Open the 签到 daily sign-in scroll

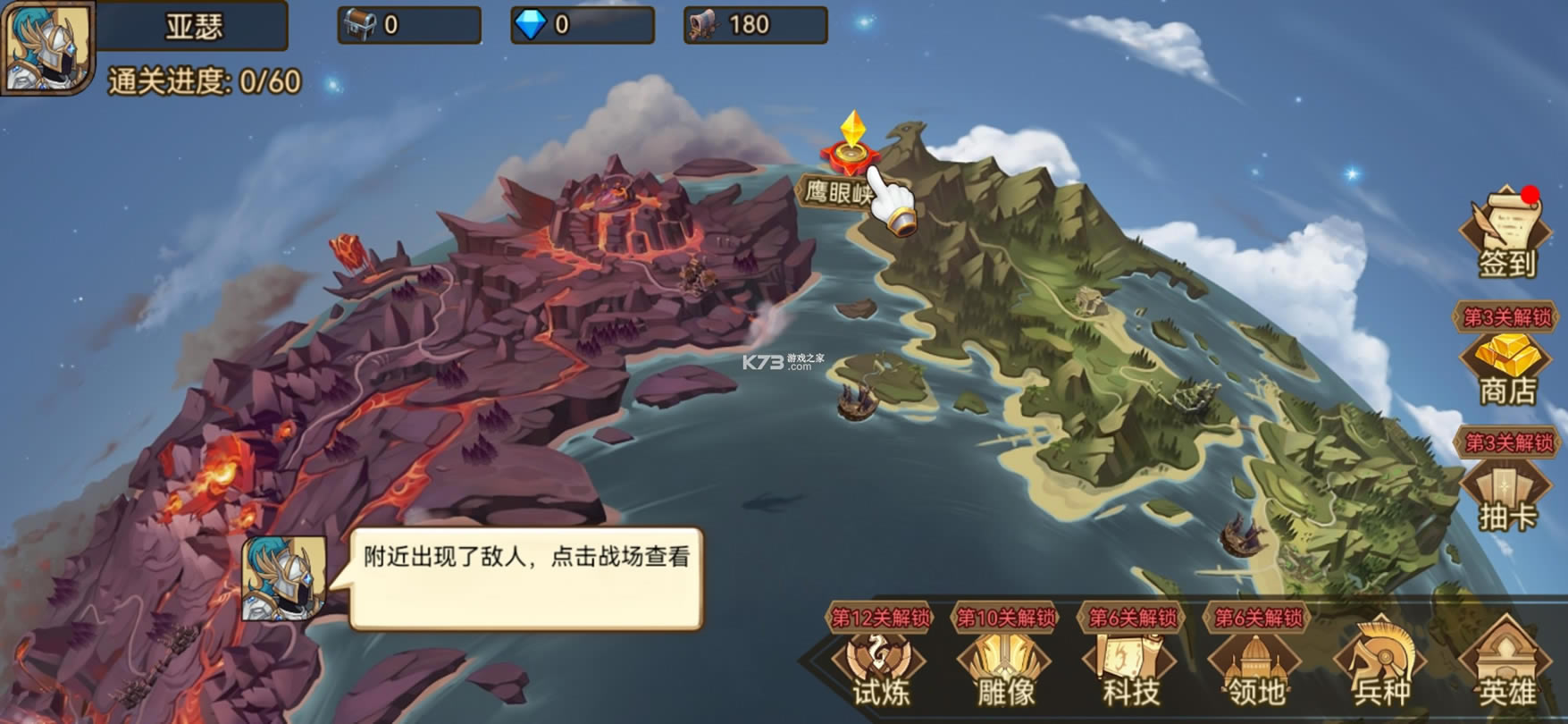[1507, 234]
